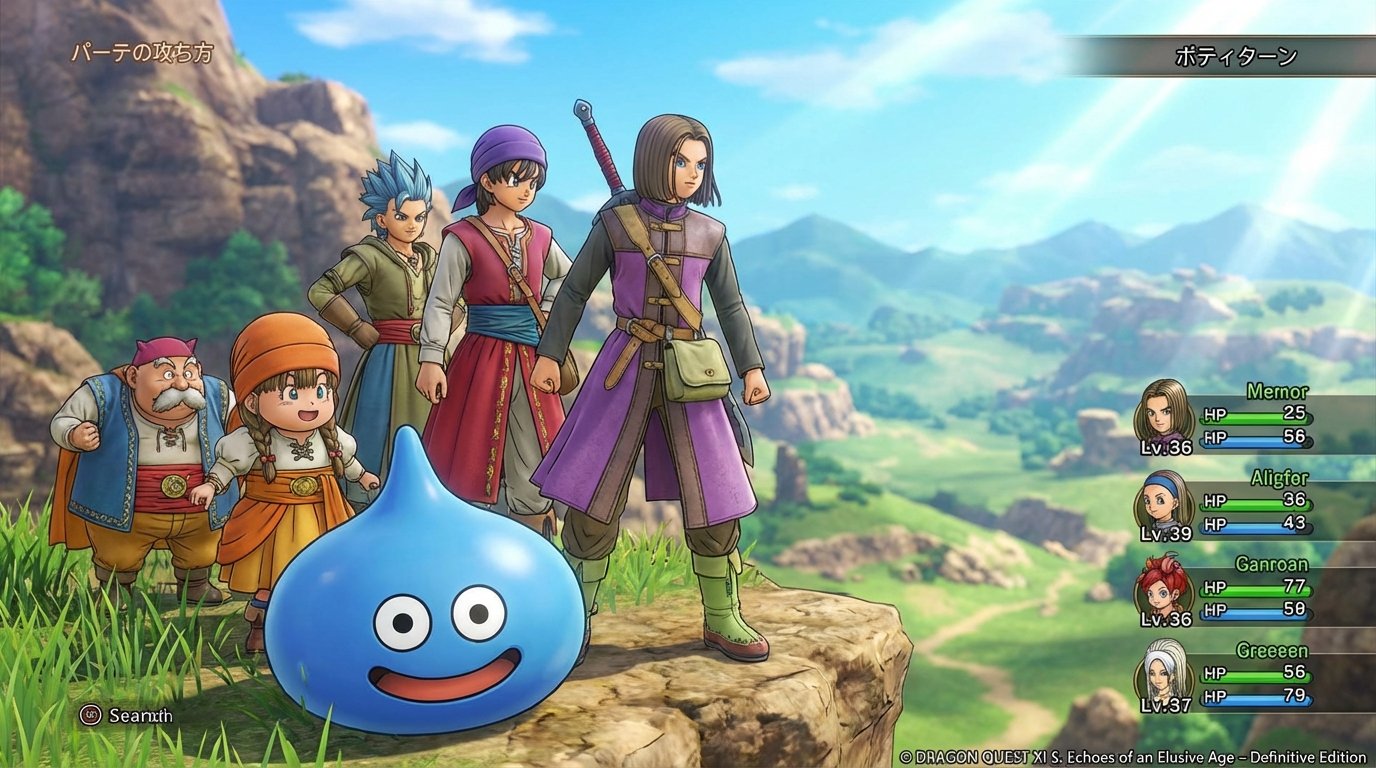Click Ganroan's blue HP bar at 50
Viewport: 1376px width, 768px height.
[1255, 611]
